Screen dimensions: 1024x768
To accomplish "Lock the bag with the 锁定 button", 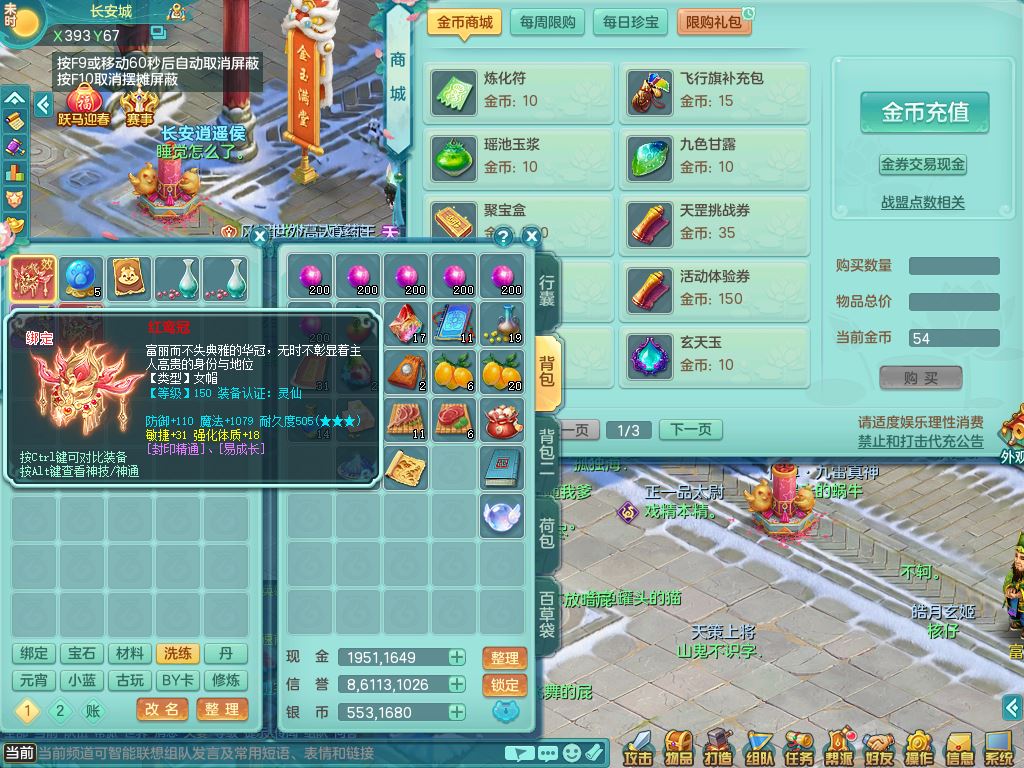I will [x=504, y=685].
